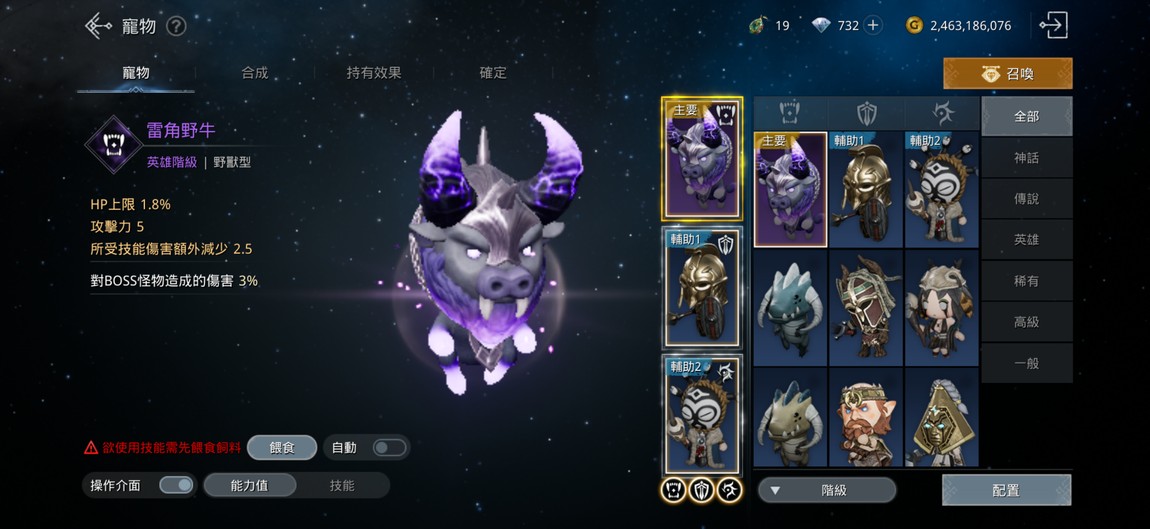
Task: Open the 召喚 summon button
Action: click(1007, 74)
